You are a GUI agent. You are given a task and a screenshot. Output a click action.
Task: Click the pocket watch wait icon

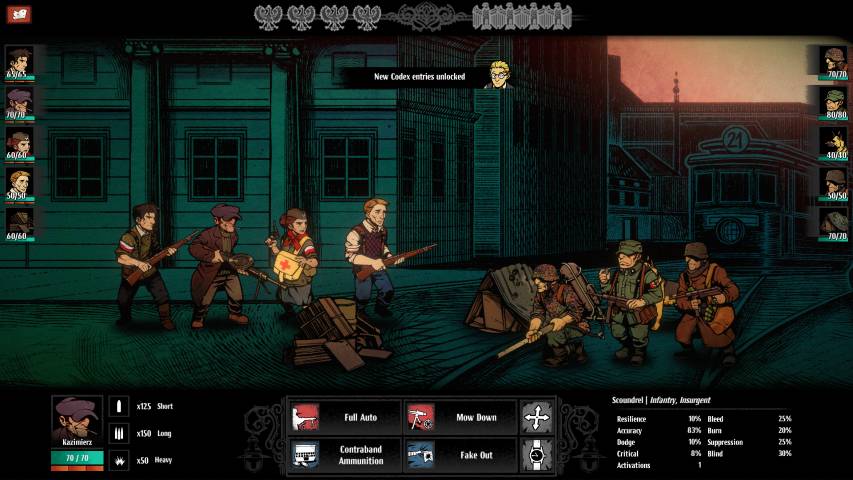[537, 455]
